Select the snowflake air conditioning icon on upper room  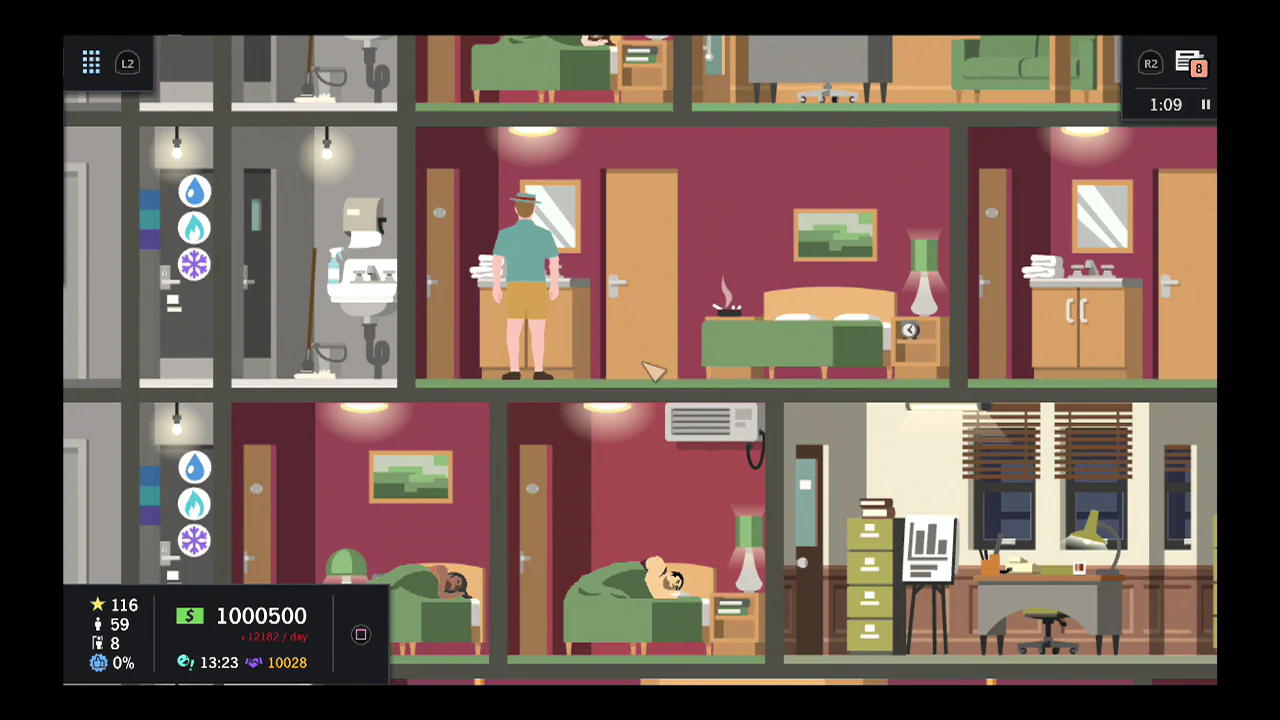click(x=194, y=264)
